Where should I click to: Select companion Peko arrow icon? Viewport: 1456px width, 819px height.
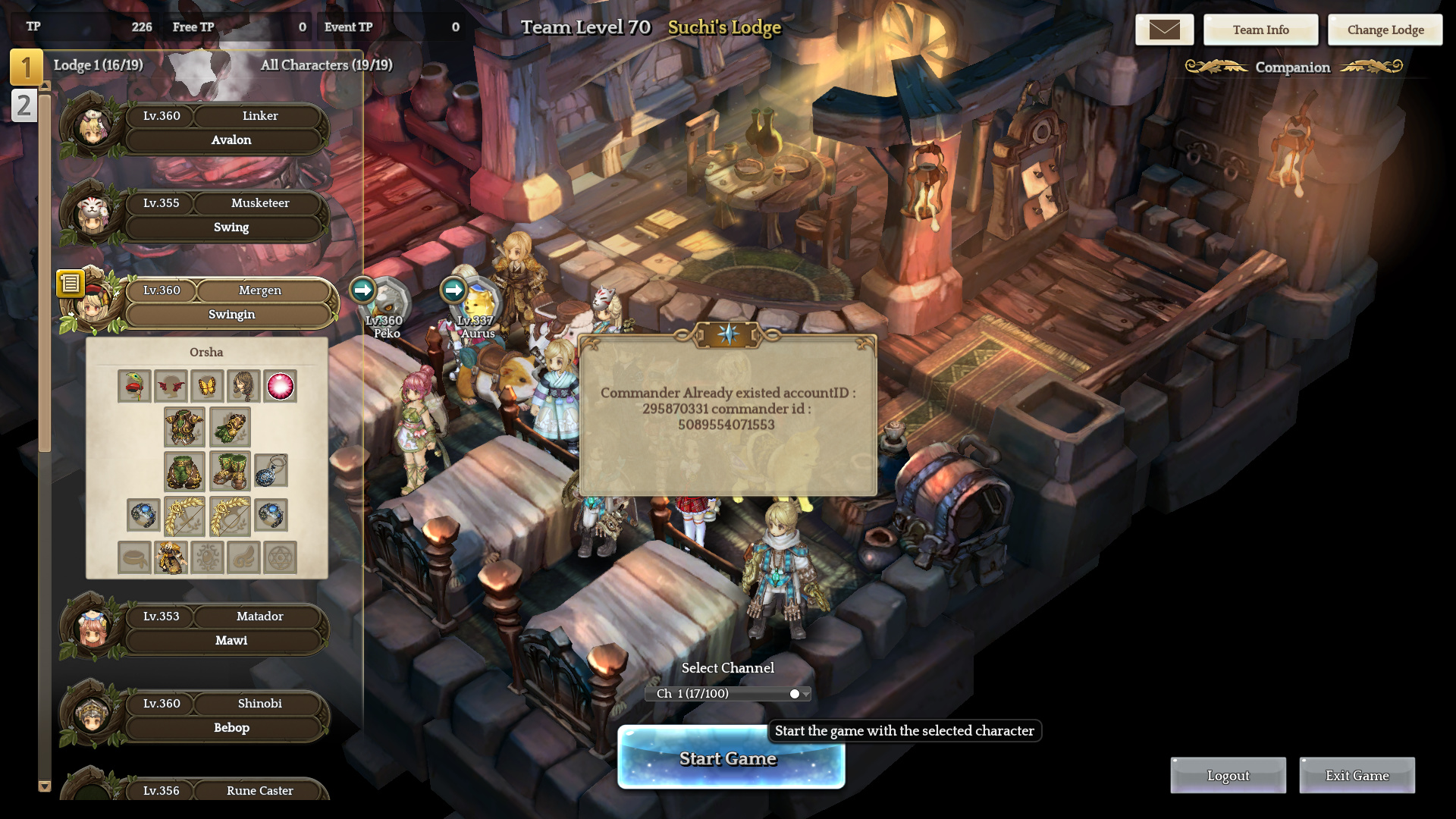point(363,289)
